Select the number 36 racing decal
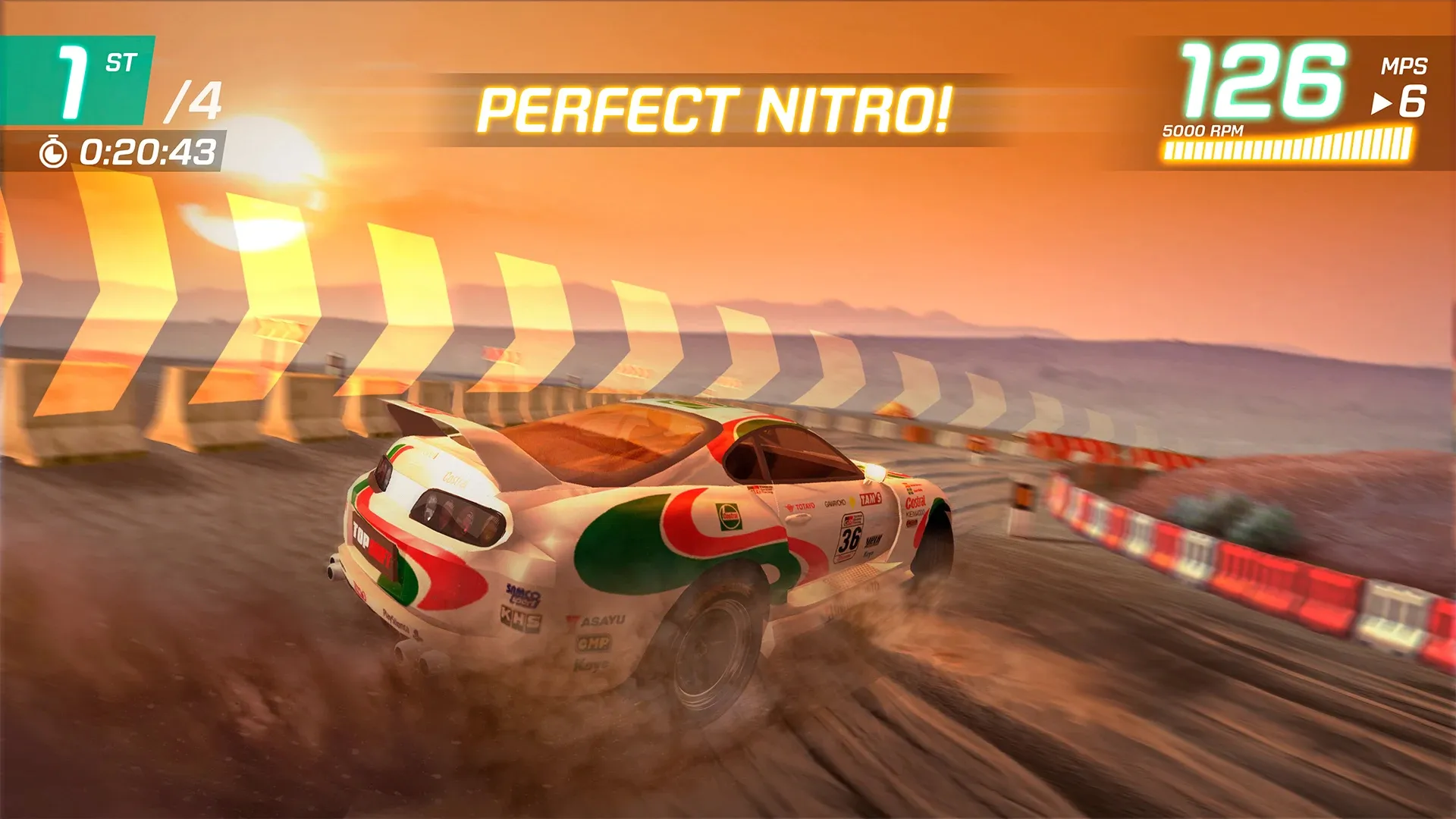The image size is (1456, 819). 849,538
